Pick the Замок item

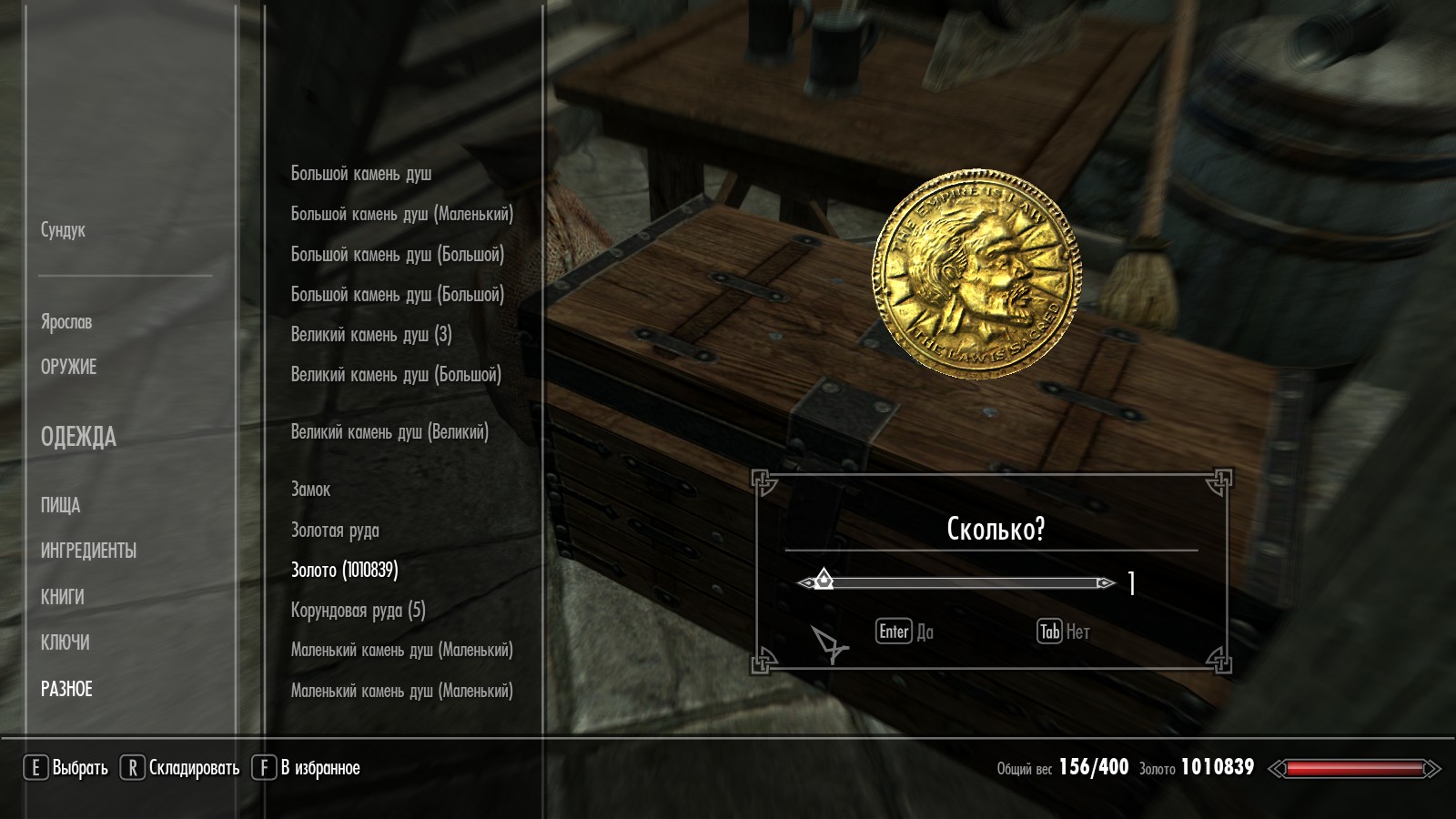tap(310, 490)
